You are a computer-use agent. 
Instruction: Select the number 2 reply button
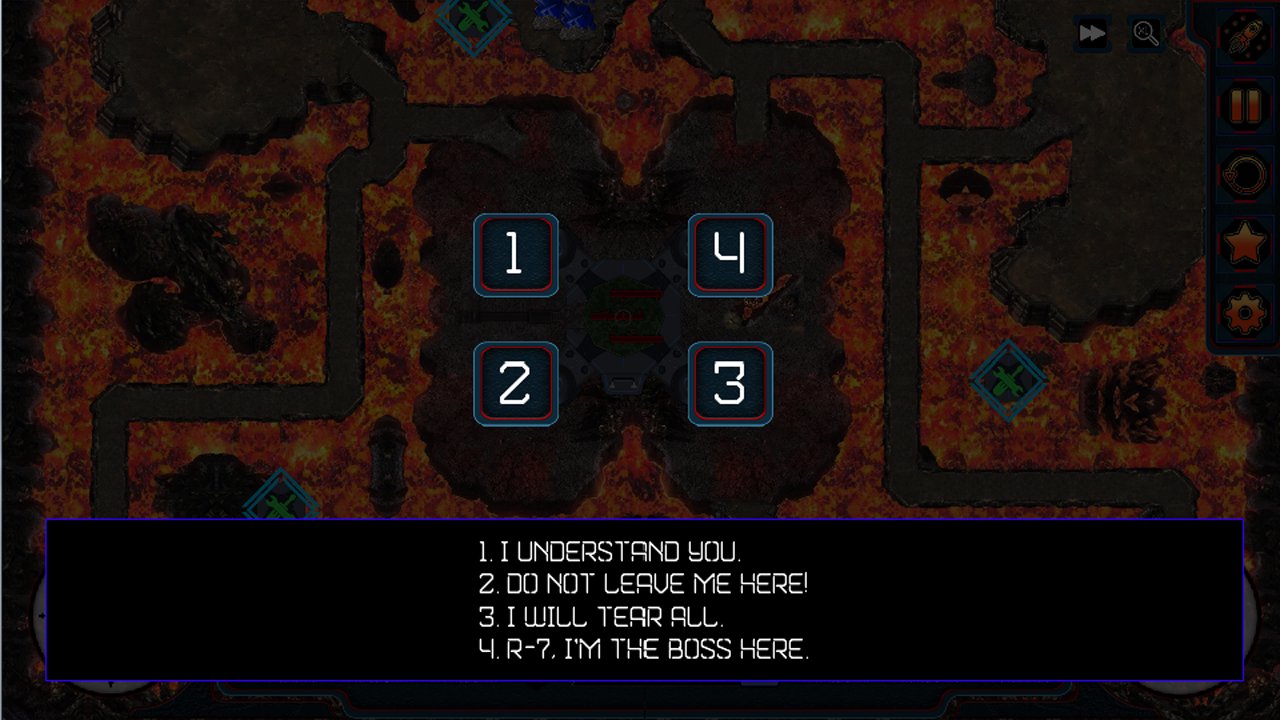(515, 384)
